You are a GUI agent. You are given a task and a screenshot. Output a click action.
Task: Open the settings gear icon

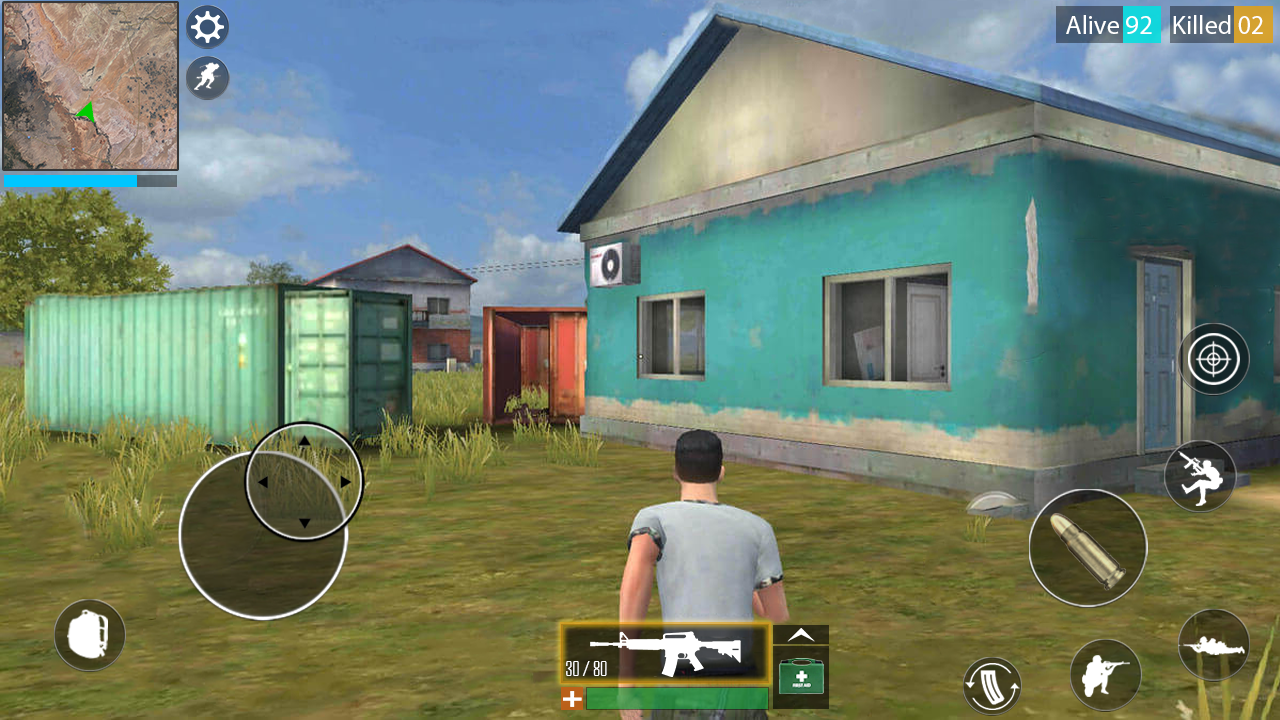207,26
